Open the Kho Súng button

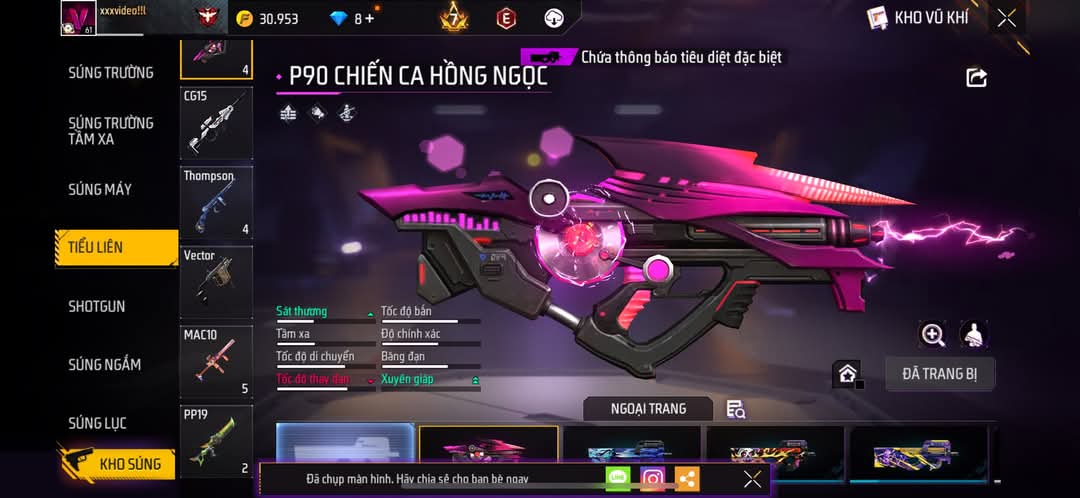pos(118,464)
